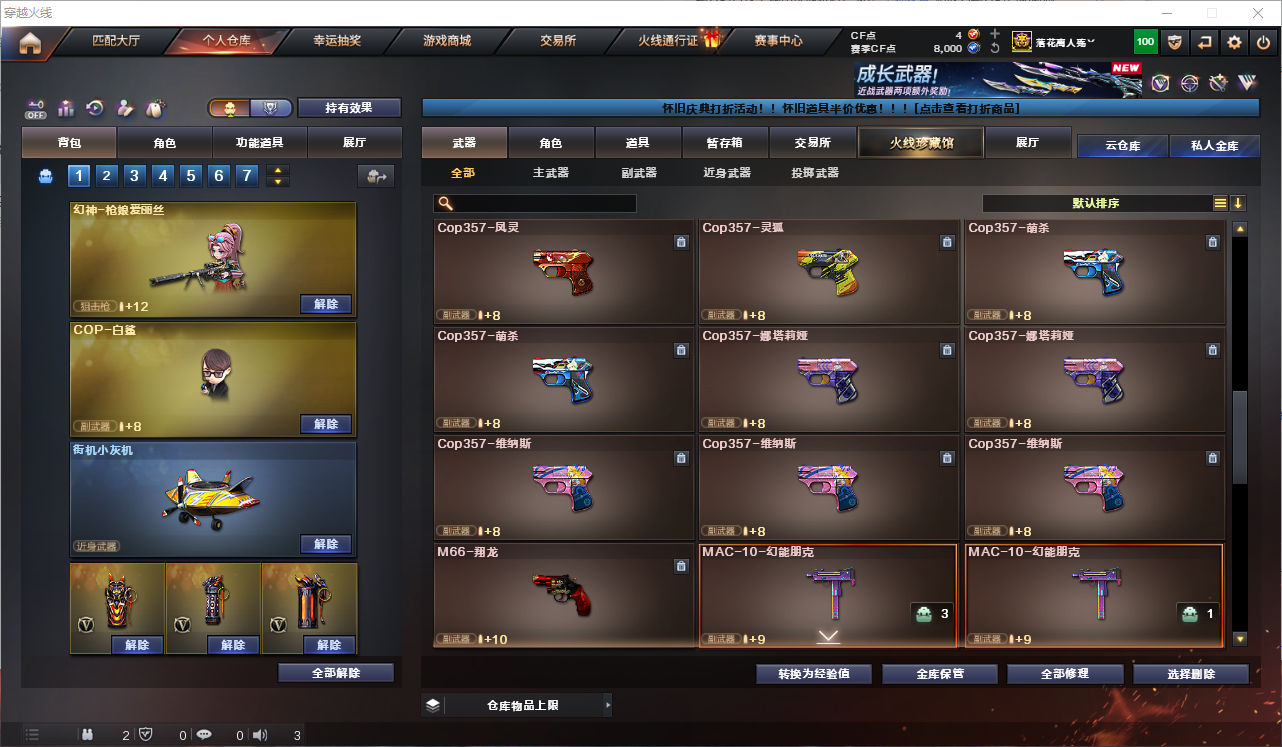The image size is (1282, 747).
Task: Open the 火线珍藏馆 collection tab
Action: click(921, 143)
